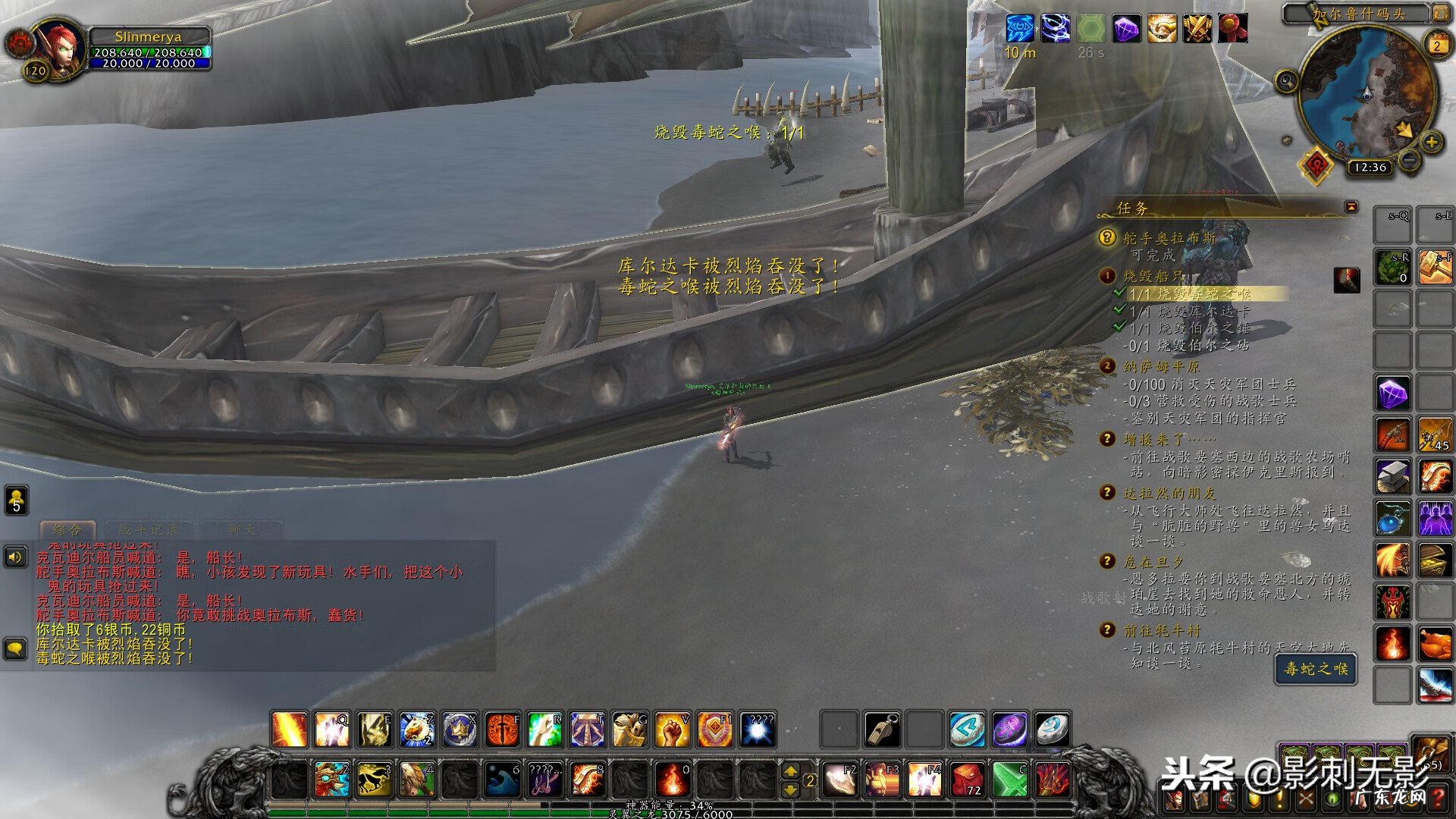
Task: Use the torch quest item button
Action: pos(1347,280)
